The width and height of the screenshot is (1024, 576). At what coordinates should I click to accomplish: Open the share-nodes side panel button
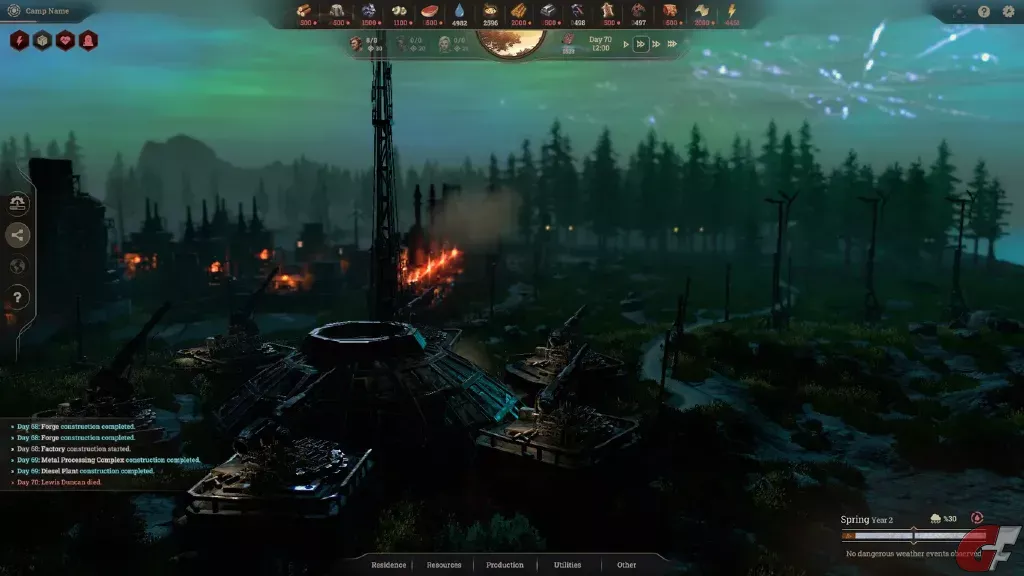point(18,235)
